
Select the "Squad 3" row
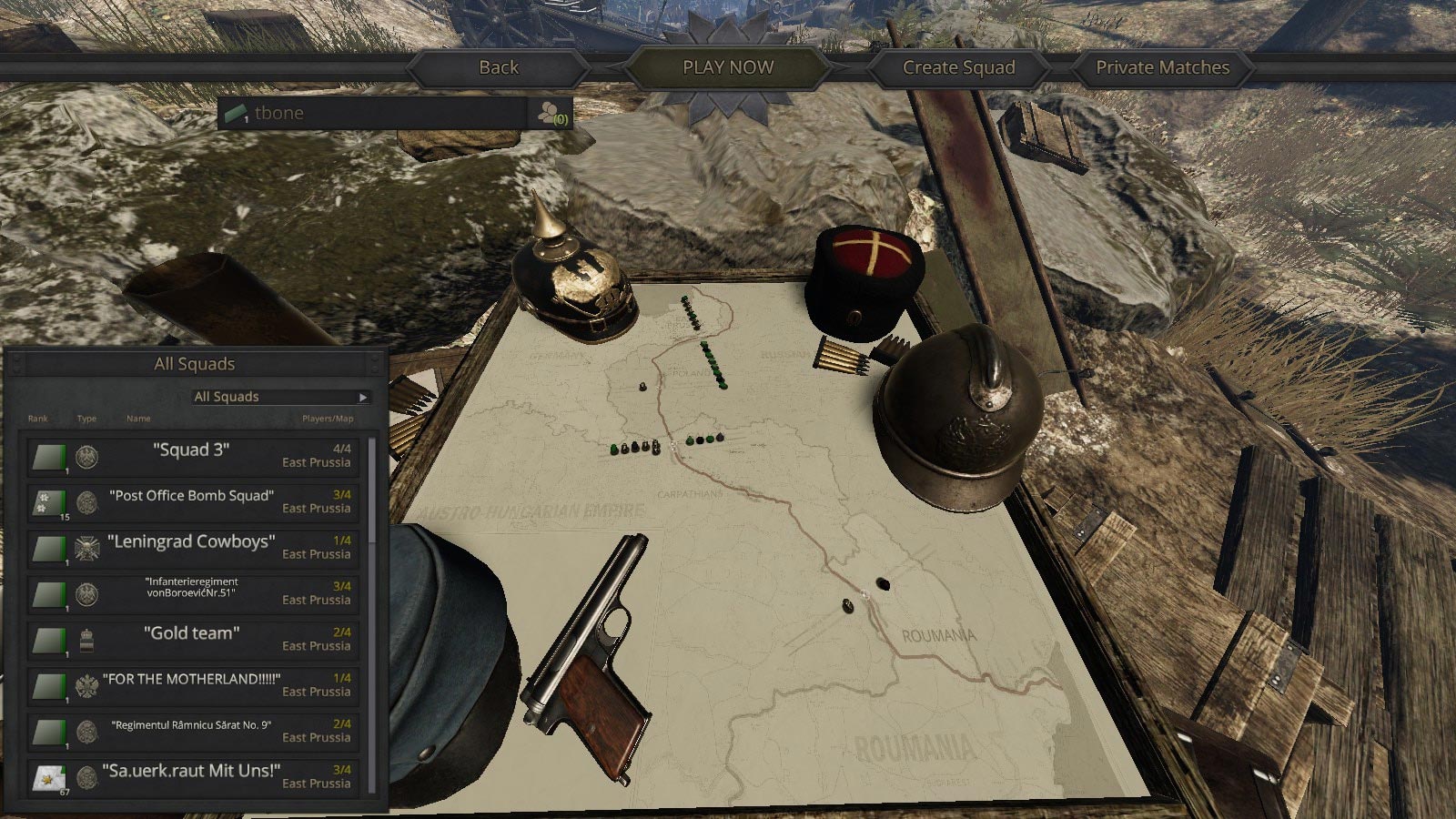tap(192, 456)
